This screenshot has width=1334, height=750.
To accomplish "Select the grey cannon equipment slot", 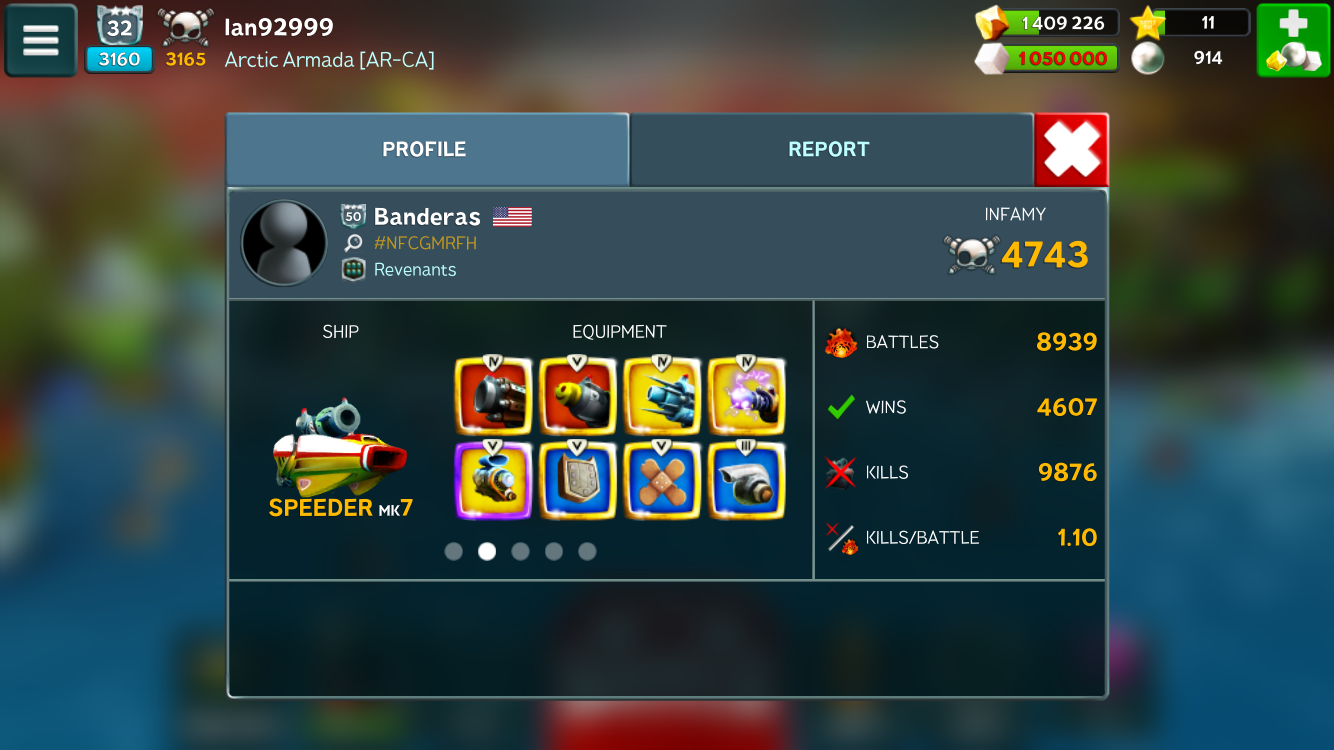I will point(493,395).
